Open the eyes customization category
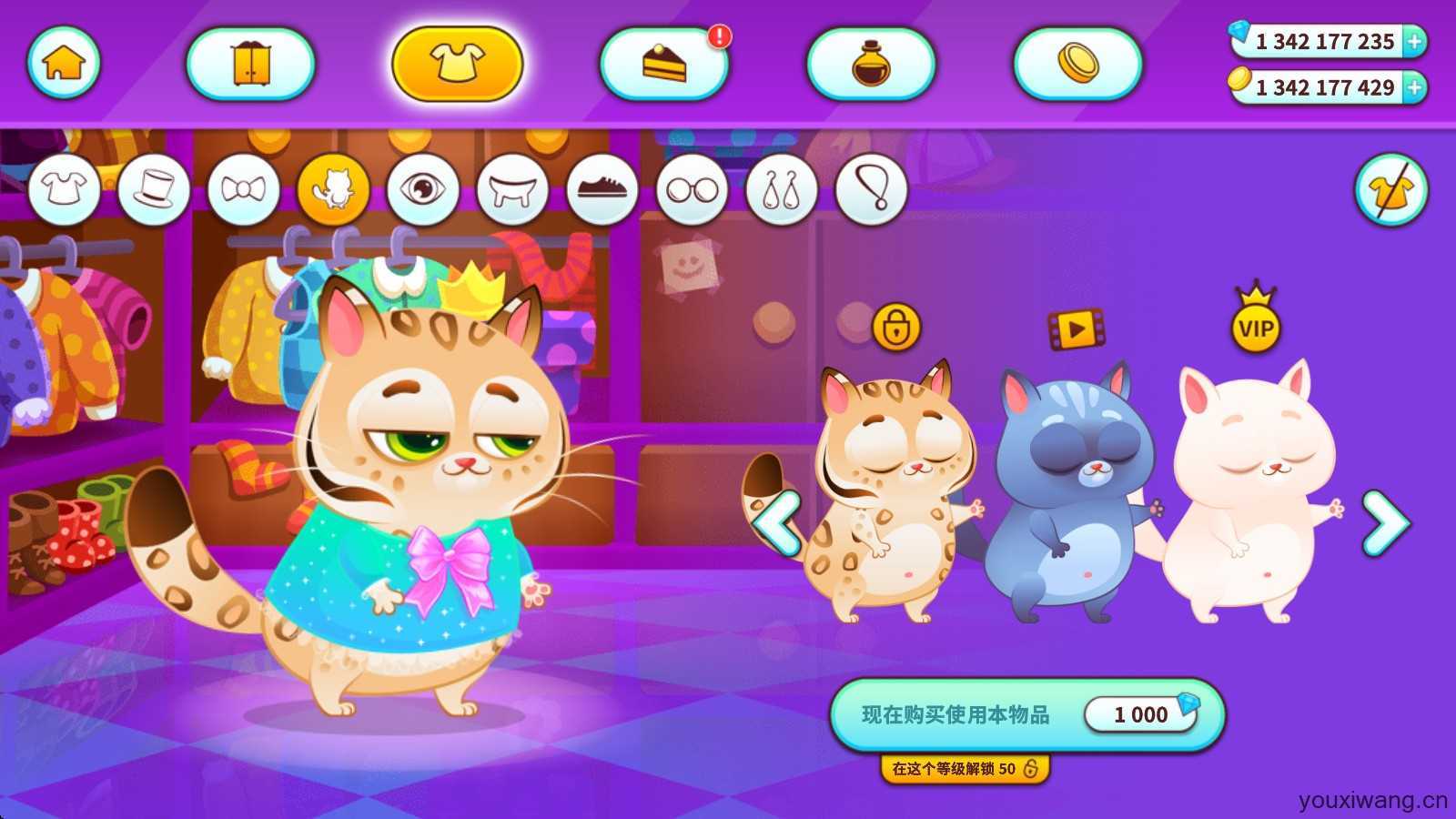Viewport: 1456px width, 819px height. [420, 189]
